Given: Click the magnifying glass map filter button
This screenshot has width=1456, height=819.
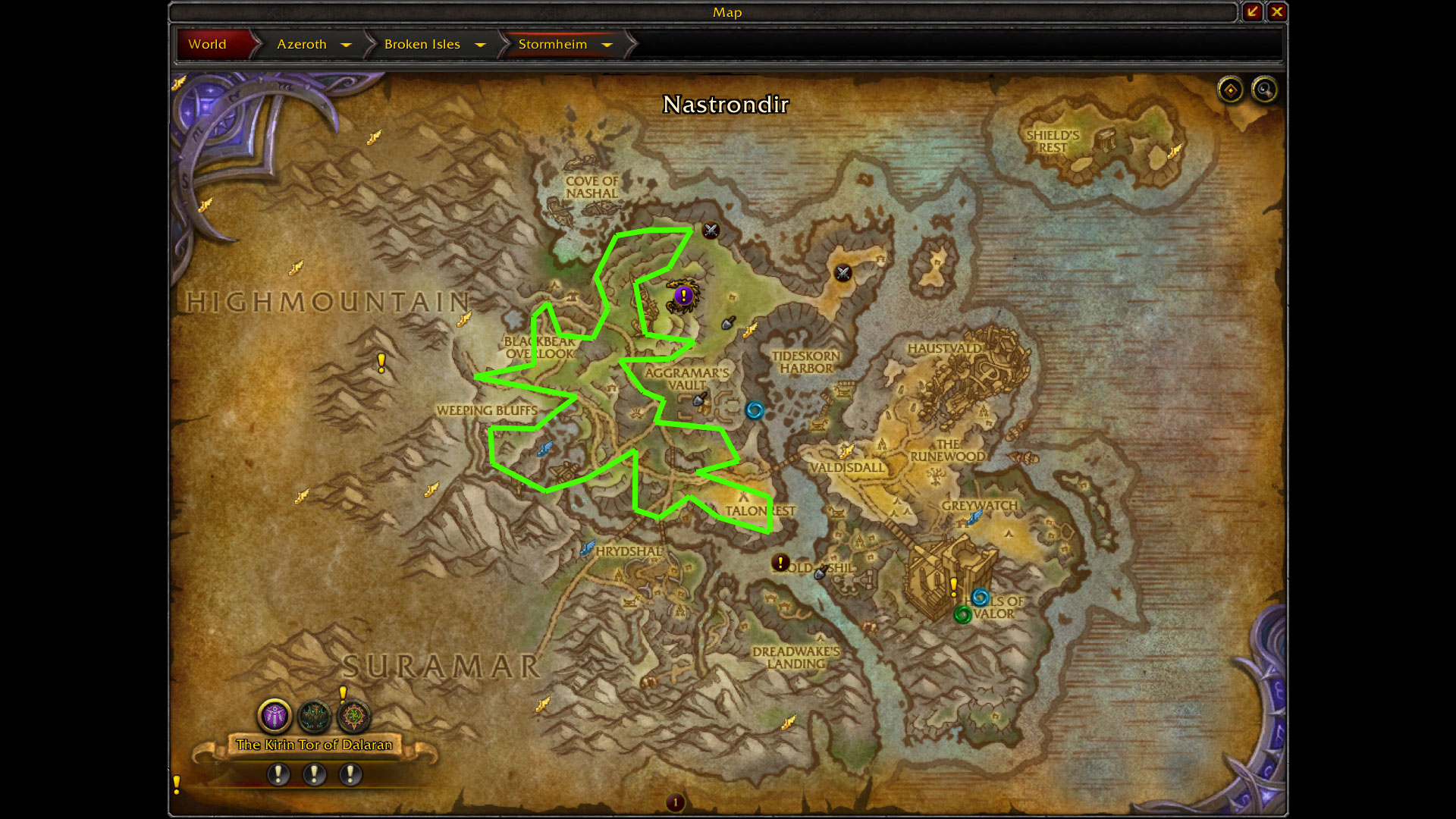Looking at the screenshot, I should [1264, 90].
